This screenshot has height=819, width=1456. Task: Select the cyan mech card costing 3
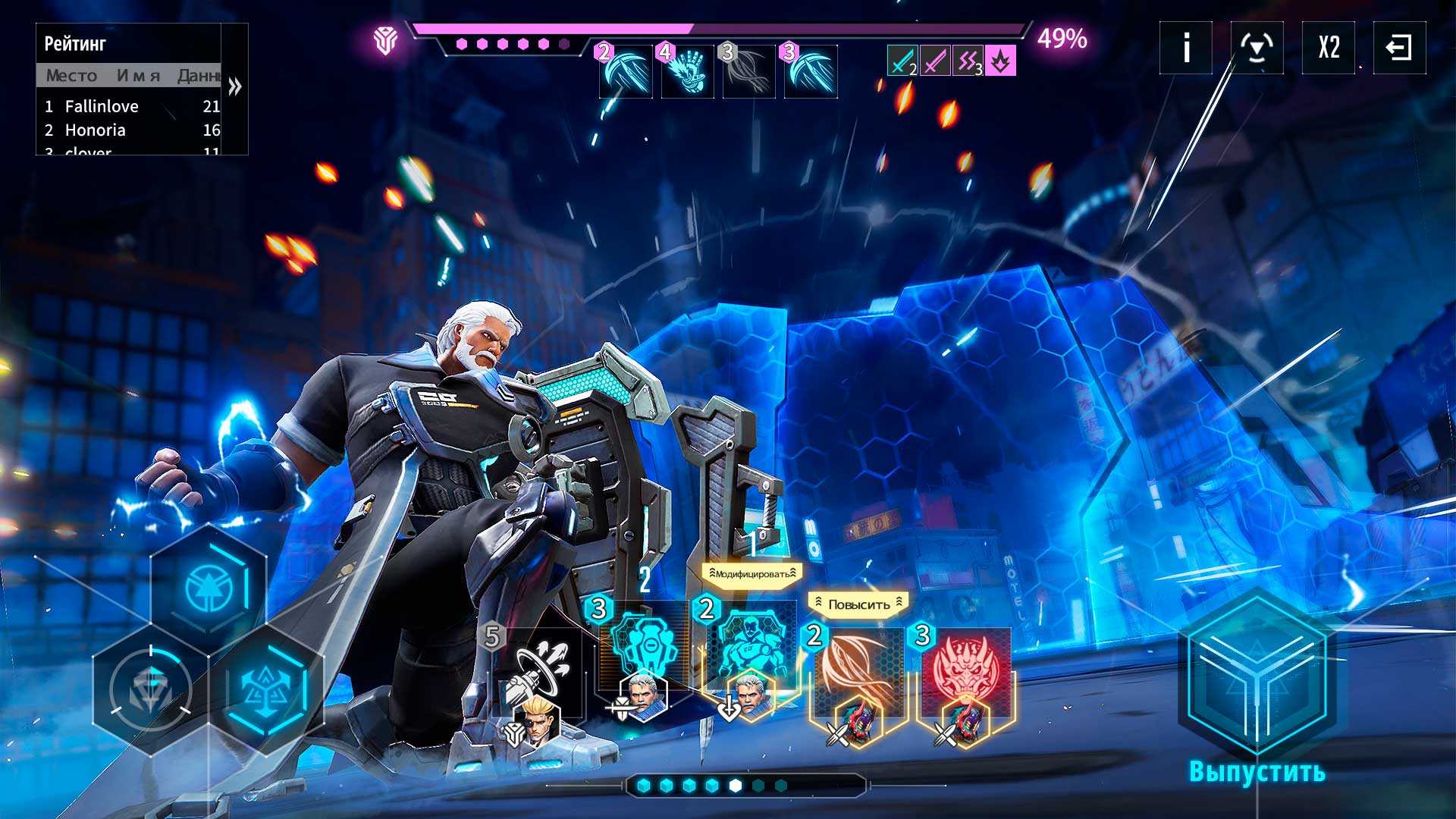643,648
